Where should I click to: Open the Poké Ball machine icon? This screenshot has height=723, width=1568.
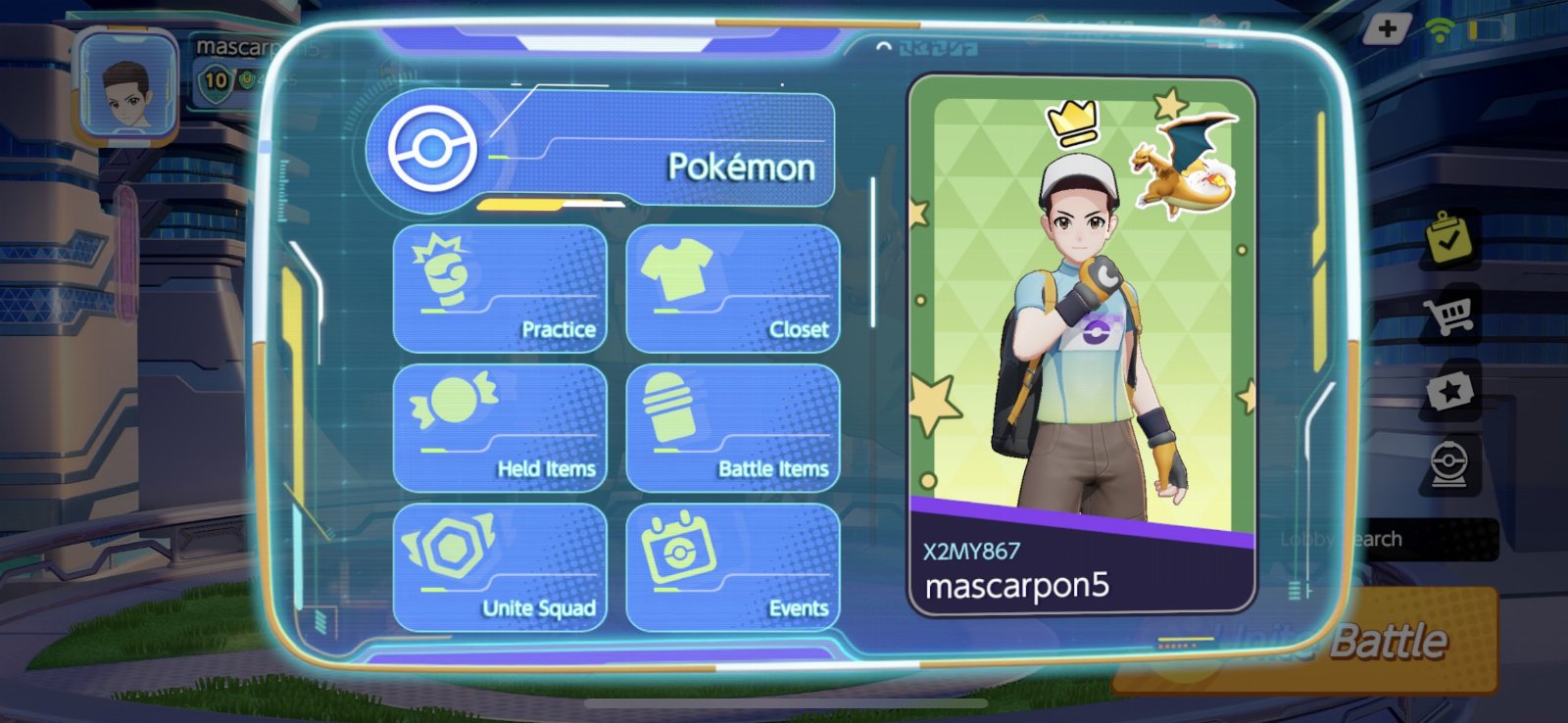pos(1449,465)
